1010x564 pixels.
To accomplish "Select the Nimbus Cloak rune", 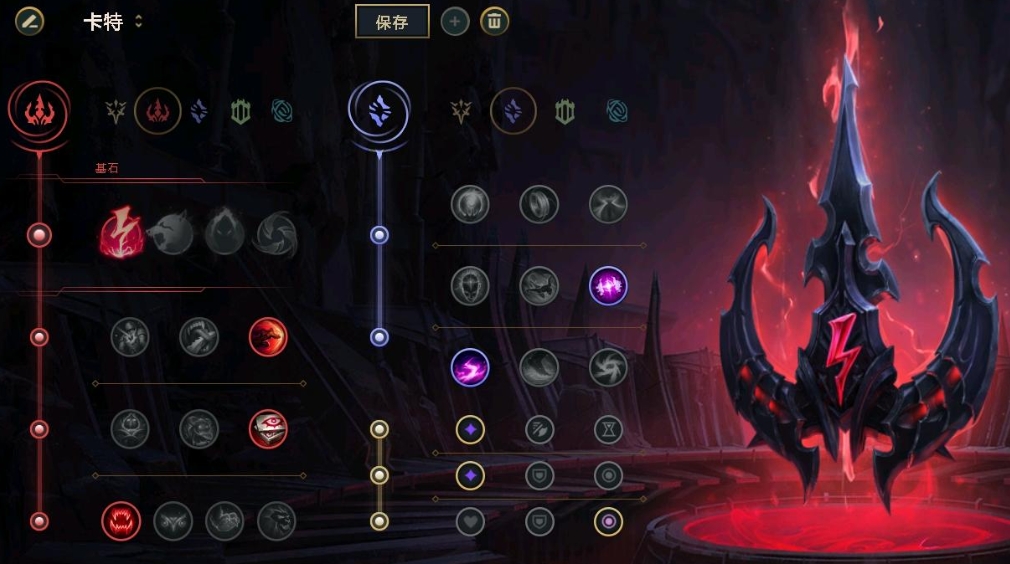I will tap(608, 204).
